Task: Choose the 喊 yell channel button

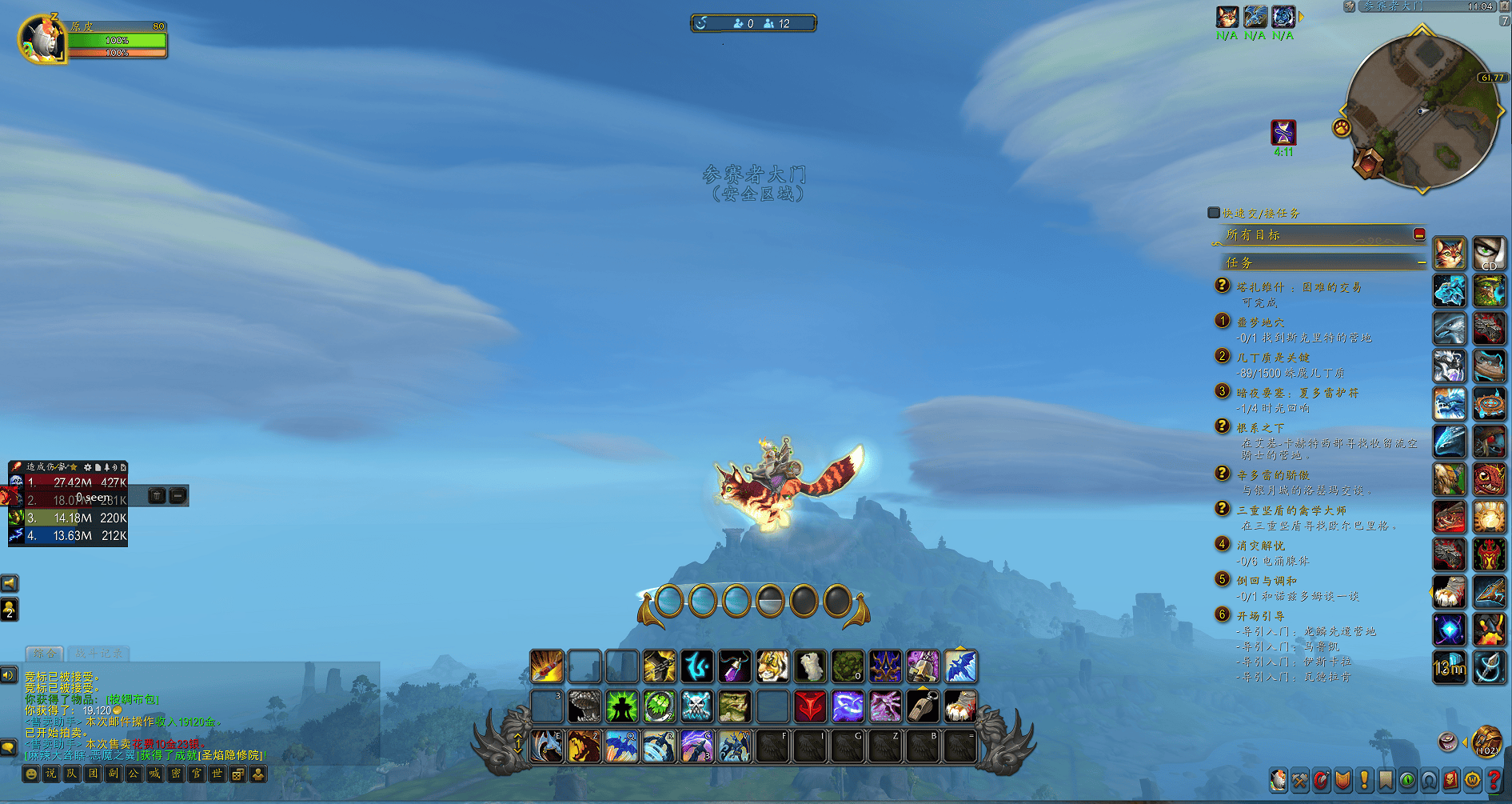Action: point(155,774)
